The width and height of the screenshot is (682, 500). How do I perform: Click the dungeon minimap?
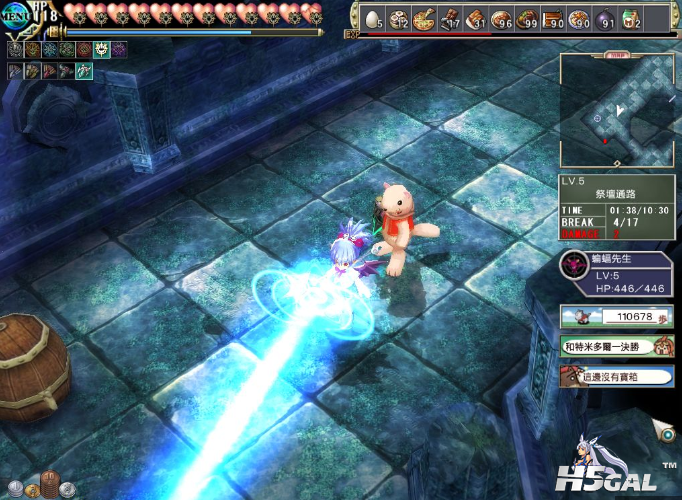coord(616,109)
